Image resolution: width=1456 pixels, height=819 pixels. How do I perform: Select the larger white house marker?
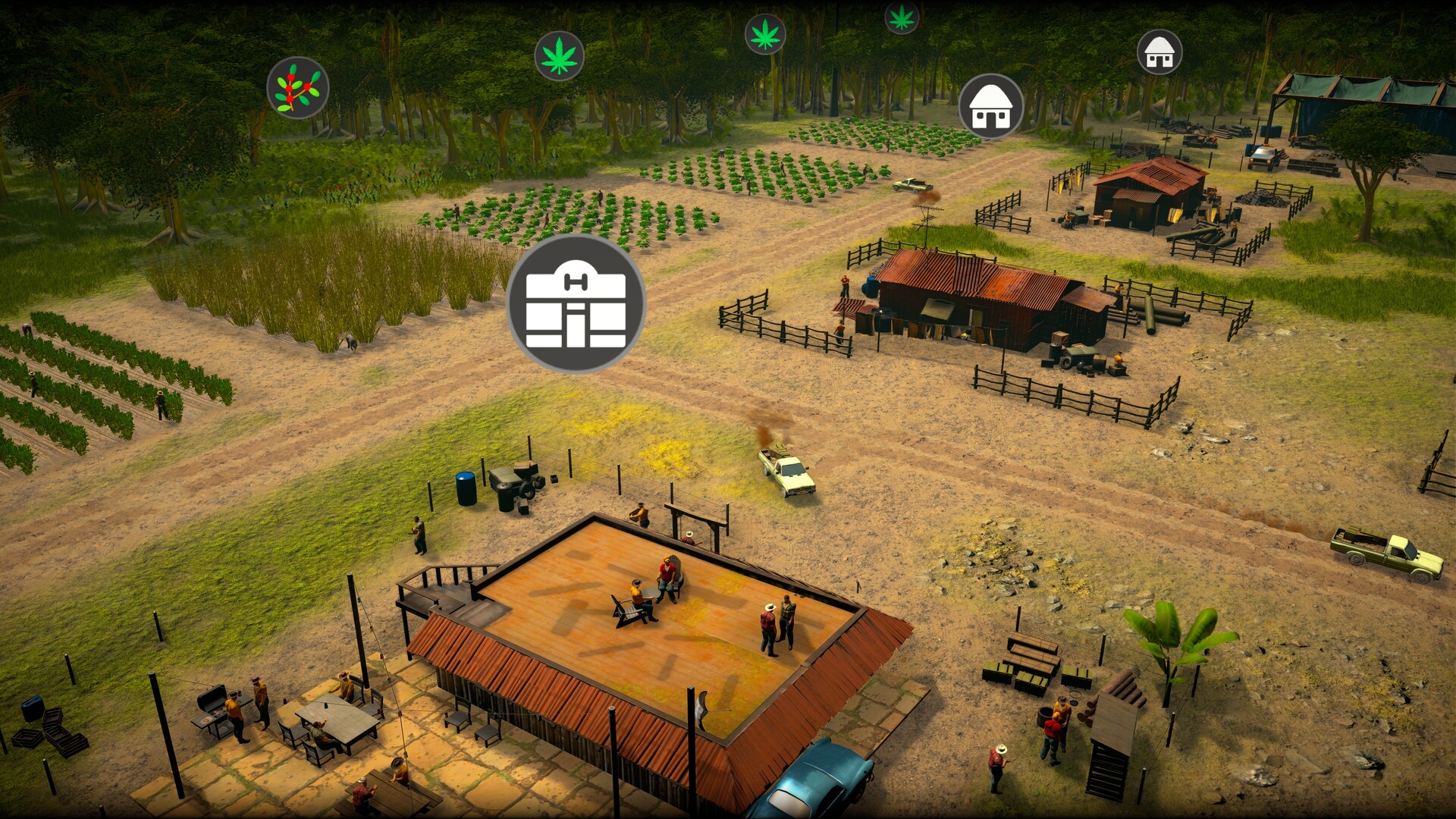(x=990, y=107)
